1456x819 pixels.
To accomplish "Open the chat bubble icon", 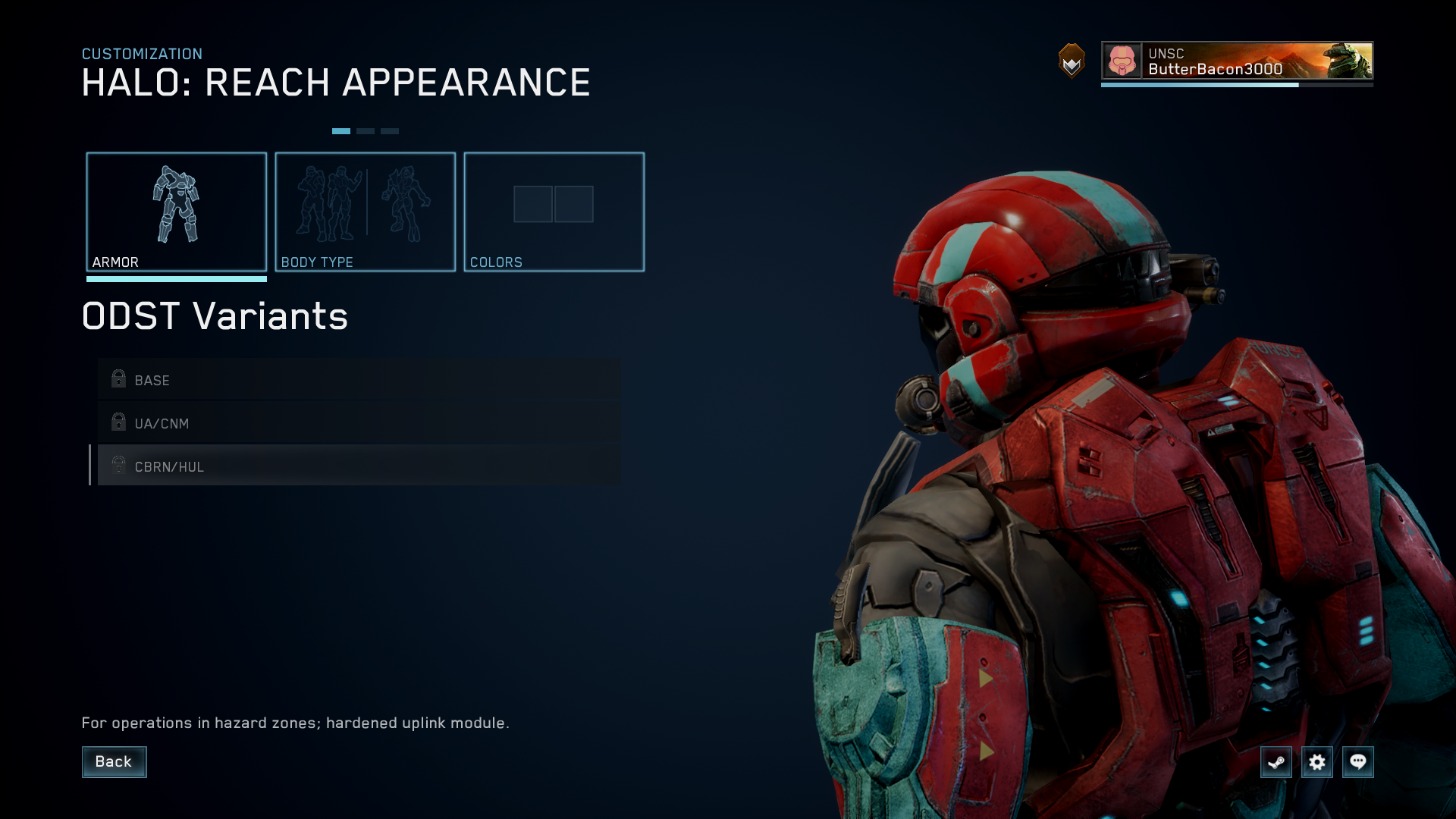I will 1358,762.
